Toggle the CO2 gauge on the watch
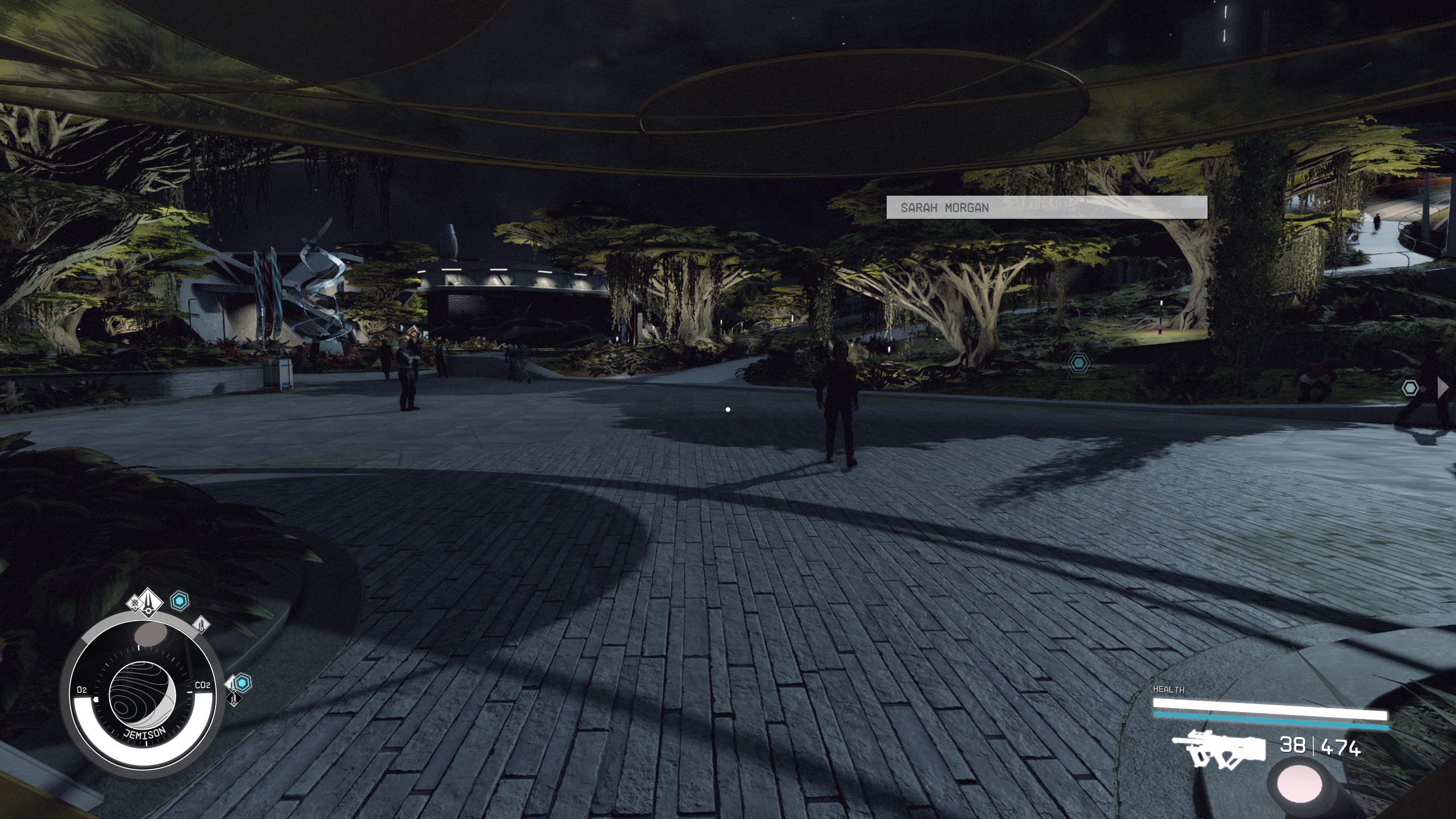 click(x=203, y=685)
